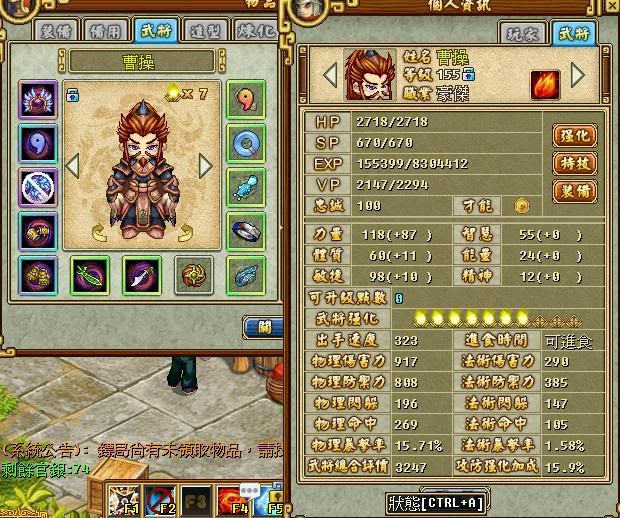620x518 pixels.
Task: Click the 强化 enhance button
Action: 573,135
